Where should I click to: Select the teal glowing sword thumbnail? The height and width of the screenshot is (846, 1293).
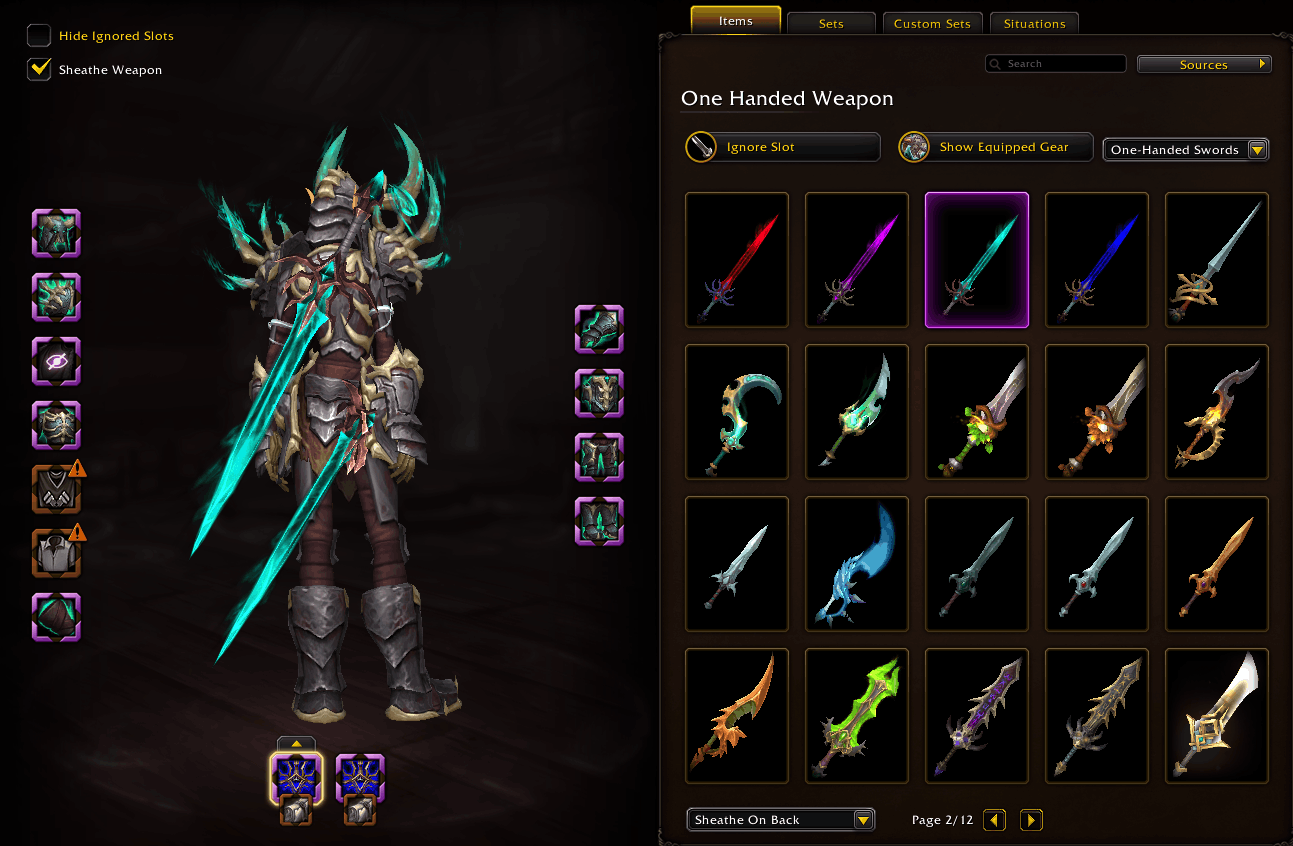(x=976, y=260)
